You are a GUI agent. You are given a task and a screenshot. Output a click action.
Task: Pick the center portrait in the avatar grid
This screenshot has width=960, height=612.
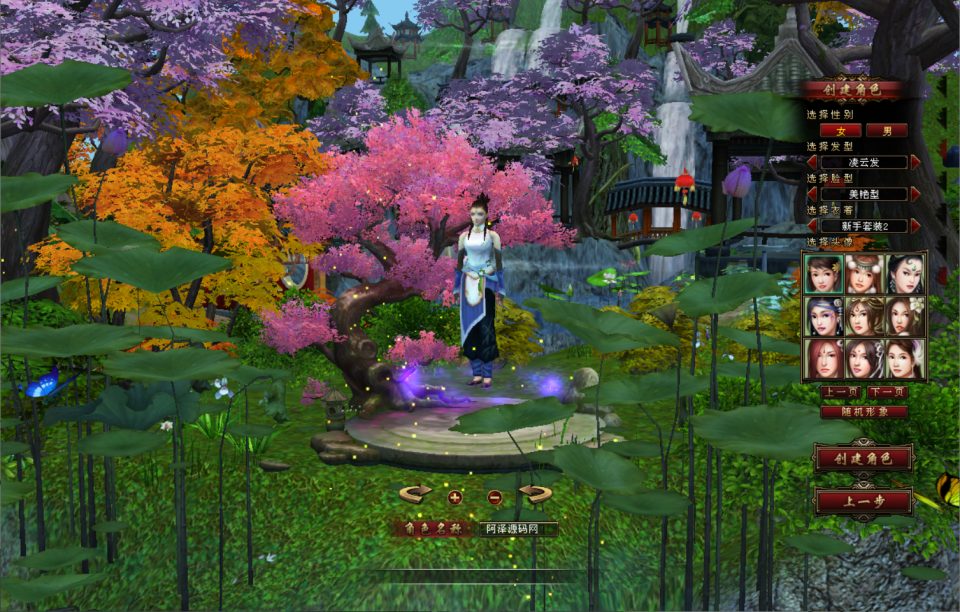click(865, 316)
